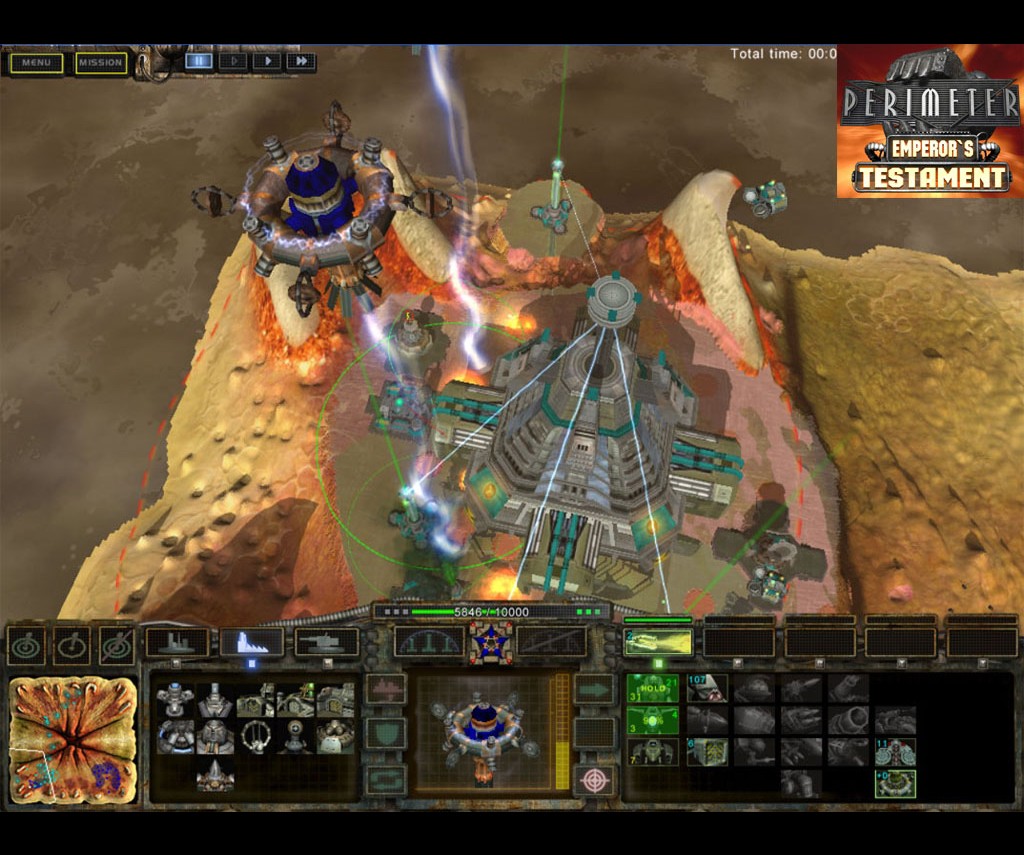Switch to the highlighted blue factory buildings tab
The image size is (1024, 855).
251,642
